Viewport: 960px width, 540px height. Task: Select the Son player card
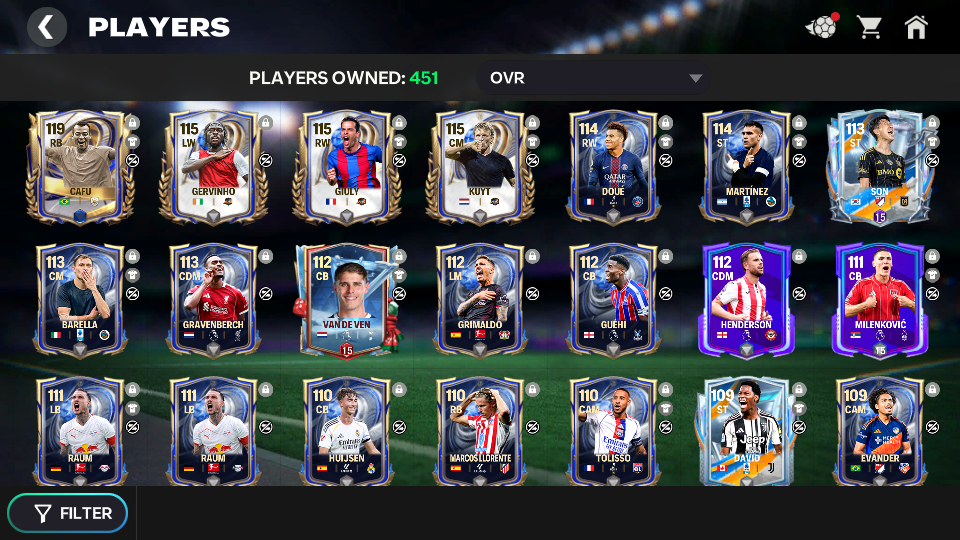coord(878,165)
